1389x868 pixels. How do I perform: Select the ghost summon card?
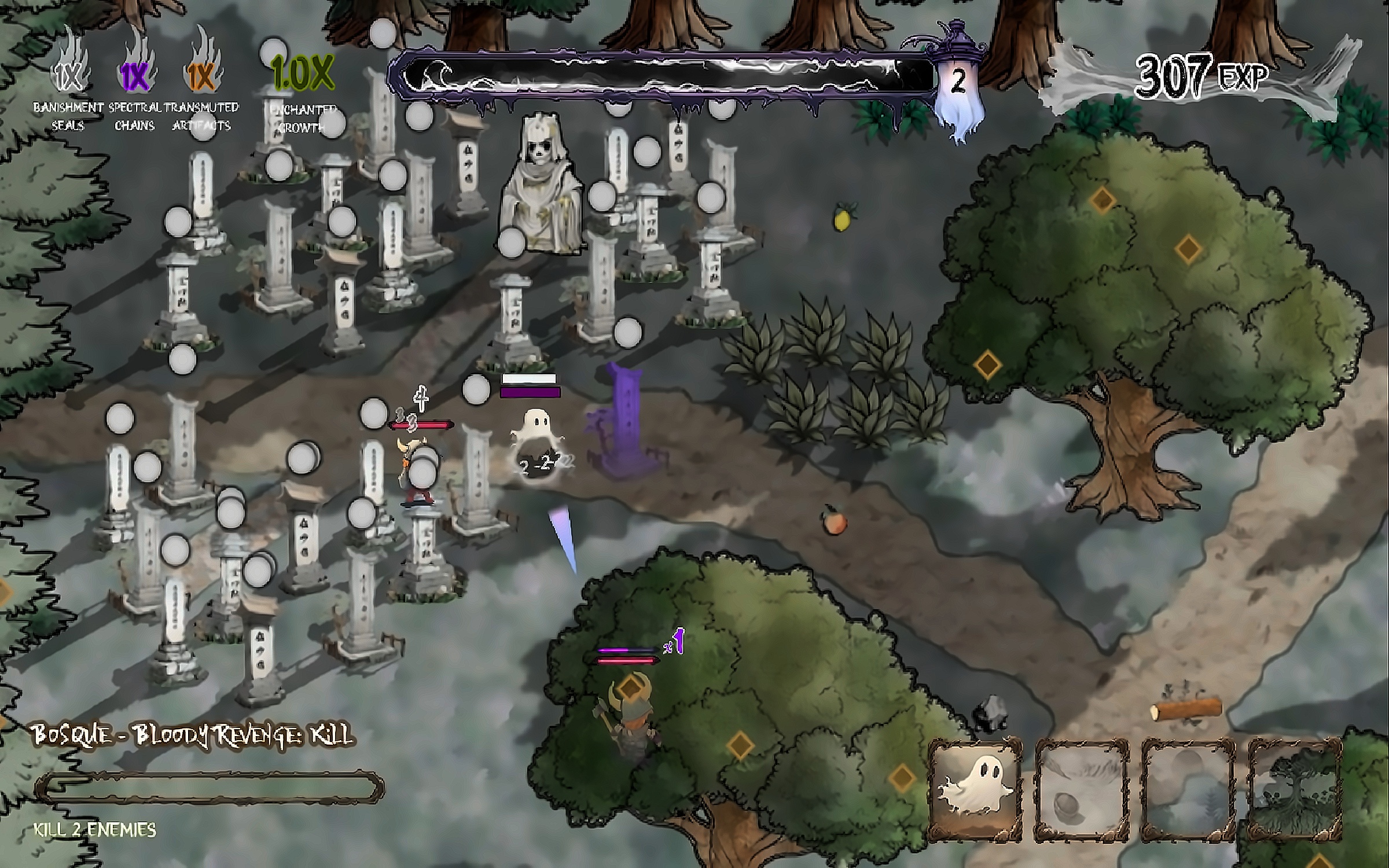point(975,790)
